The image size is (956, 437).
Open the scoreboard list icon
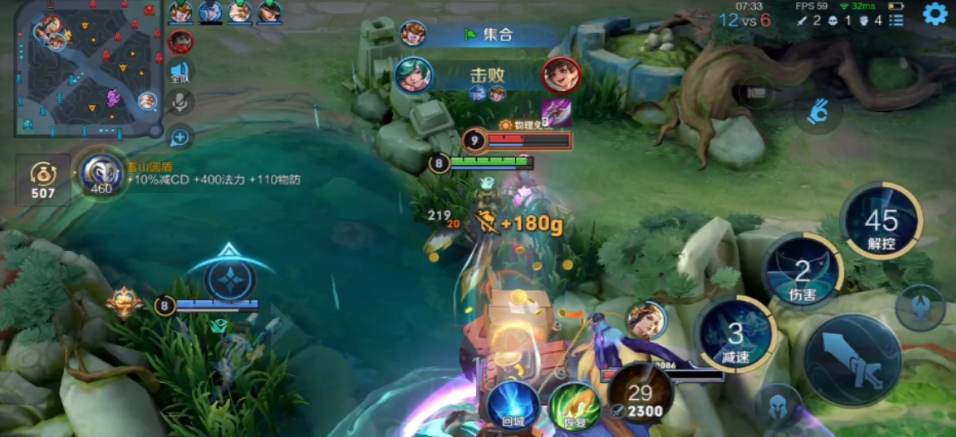(x=896, y=19)
